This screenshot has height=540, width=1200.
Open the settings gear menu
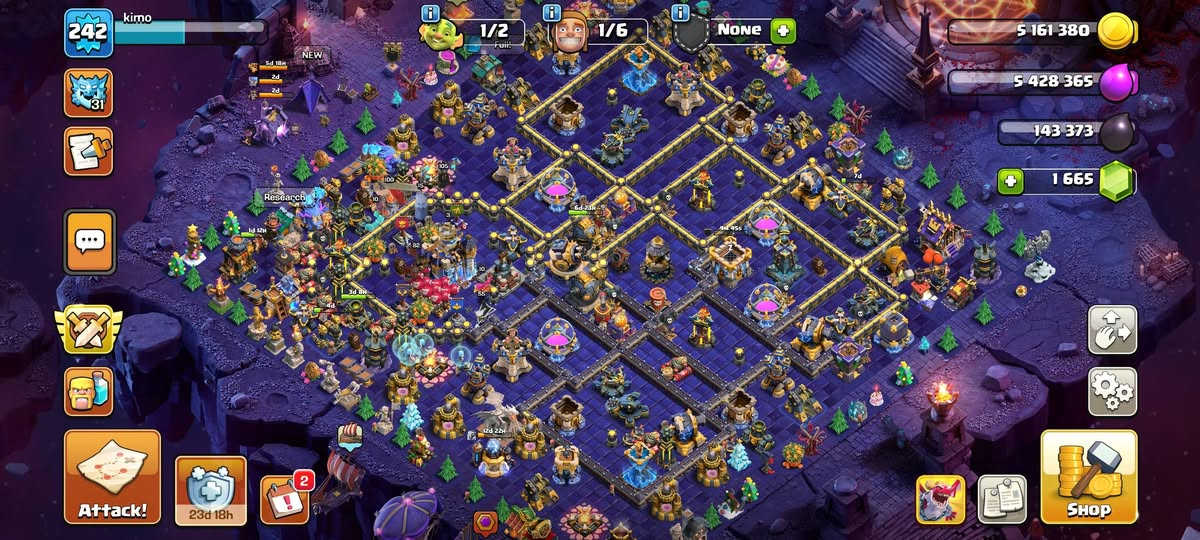tap(1112, 392)
